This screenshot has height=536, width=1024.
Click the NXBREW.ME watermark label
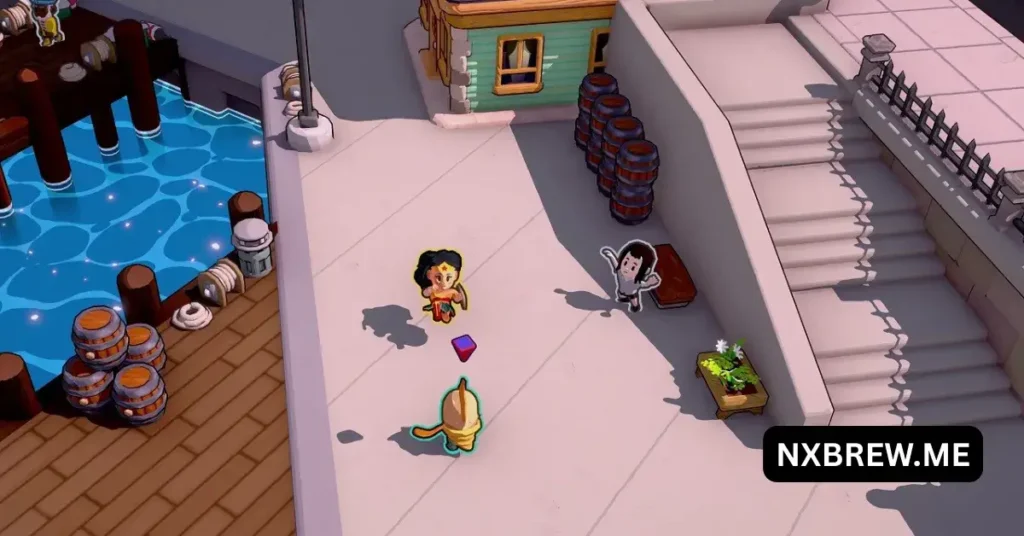click(872, 454)
